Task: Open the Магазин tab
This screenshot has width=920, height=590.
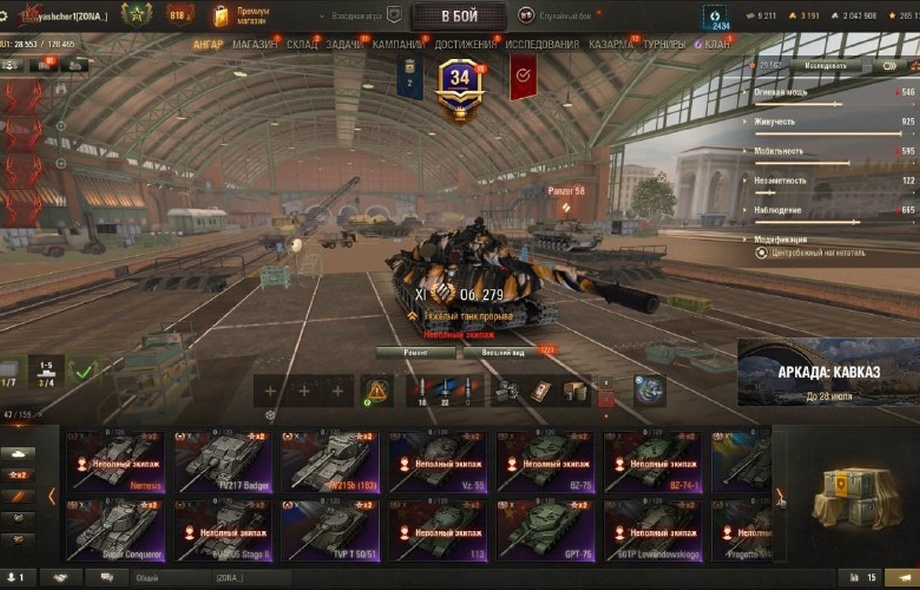Action: (x=255, y=45)
